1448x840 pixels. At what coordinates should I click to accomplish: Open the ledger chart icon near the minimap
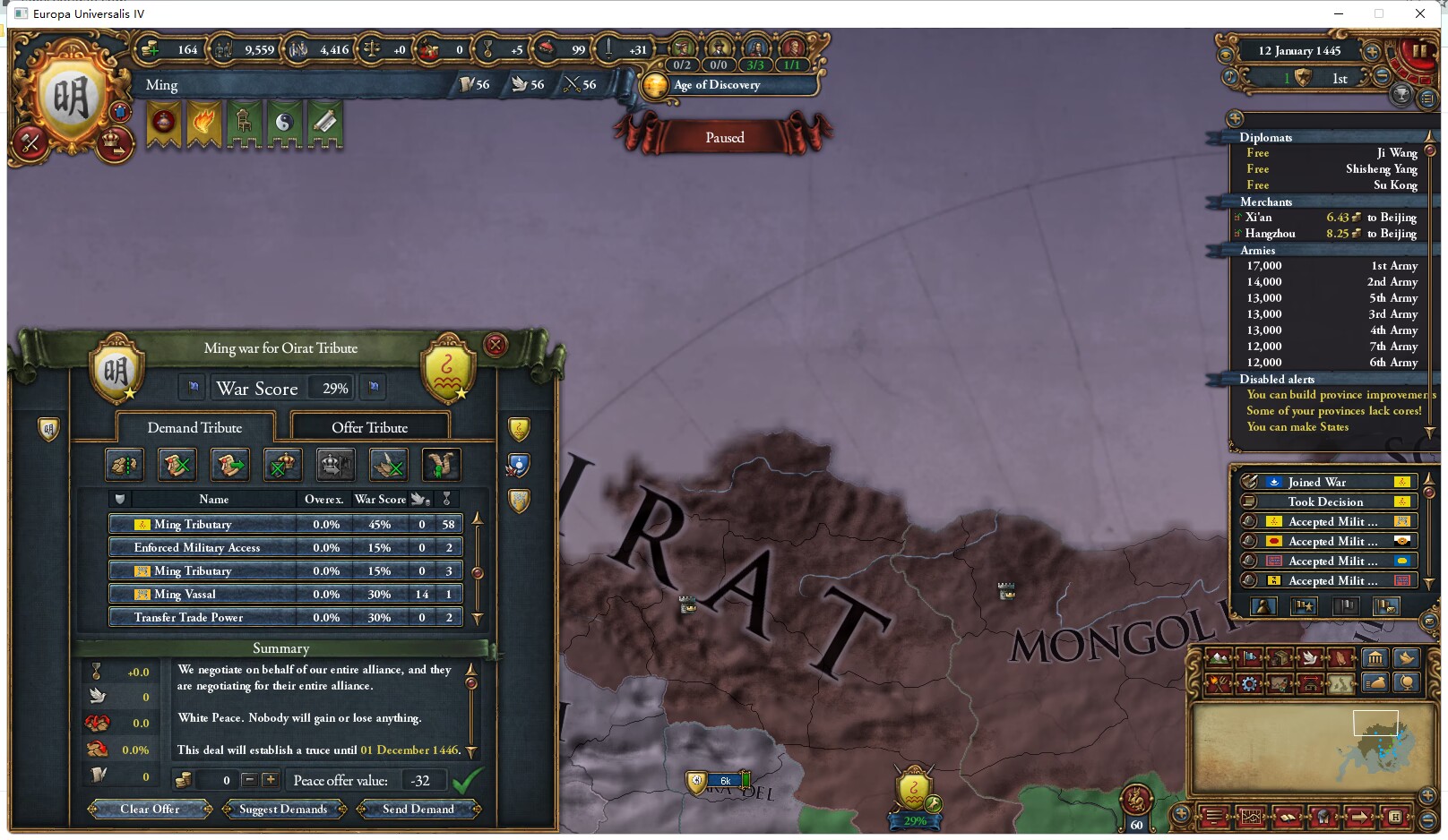tap(1251, 818)
